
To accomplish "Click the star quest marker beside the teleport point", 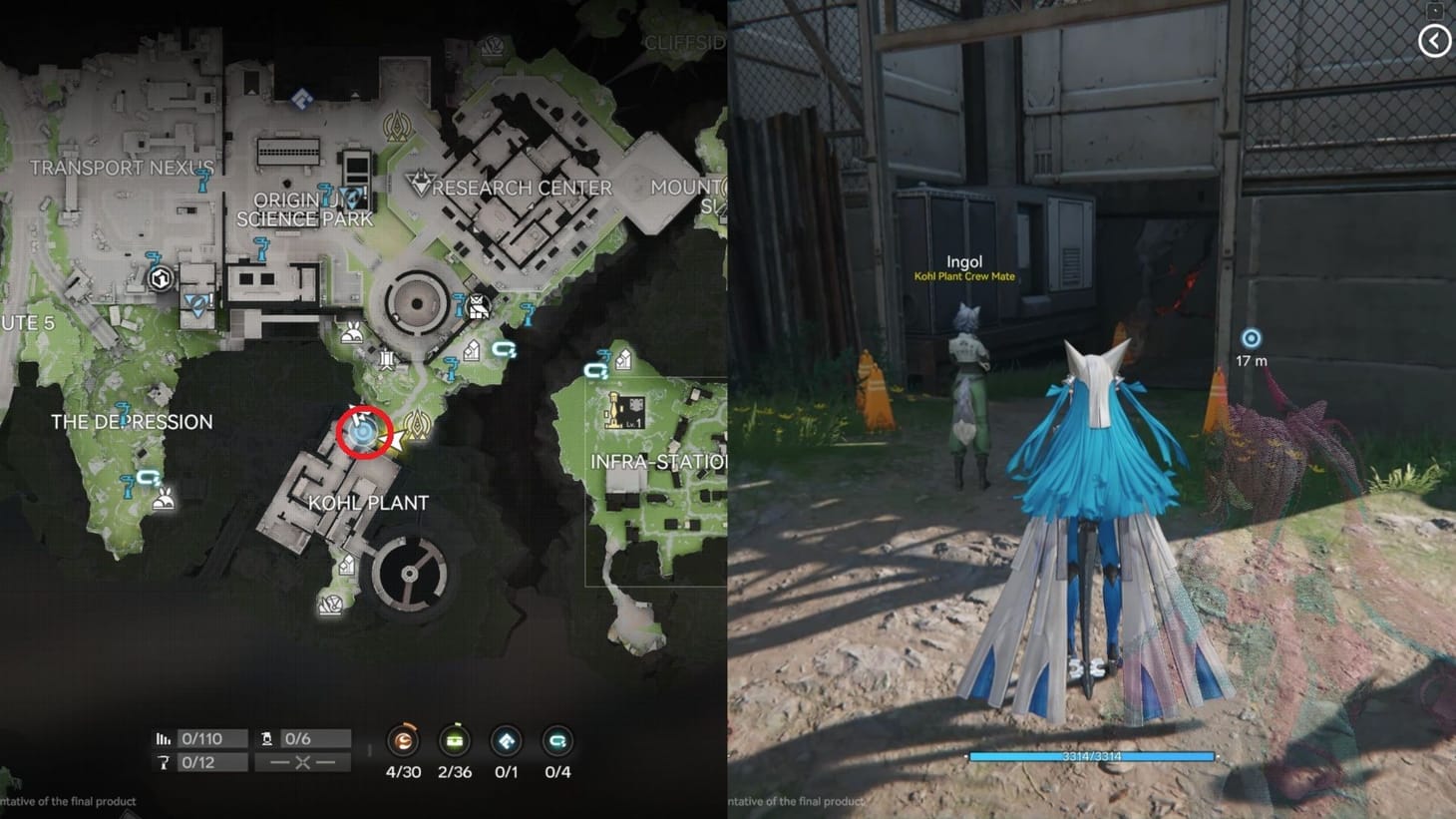I will pyautogui.click(x=397, y=439).
